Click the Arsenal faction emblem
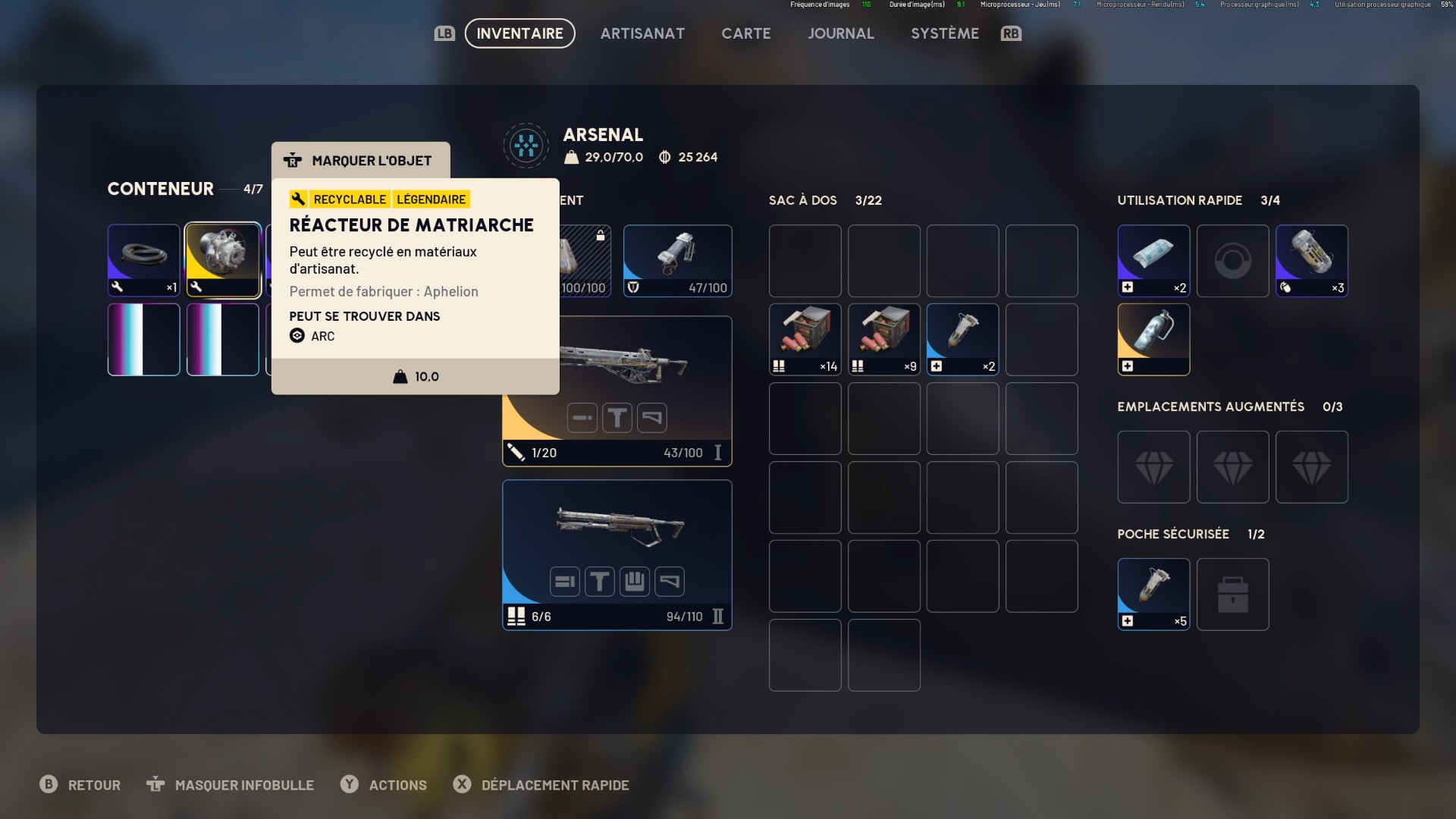Viewport: 1456px width, 819px height. coord(526,145)
